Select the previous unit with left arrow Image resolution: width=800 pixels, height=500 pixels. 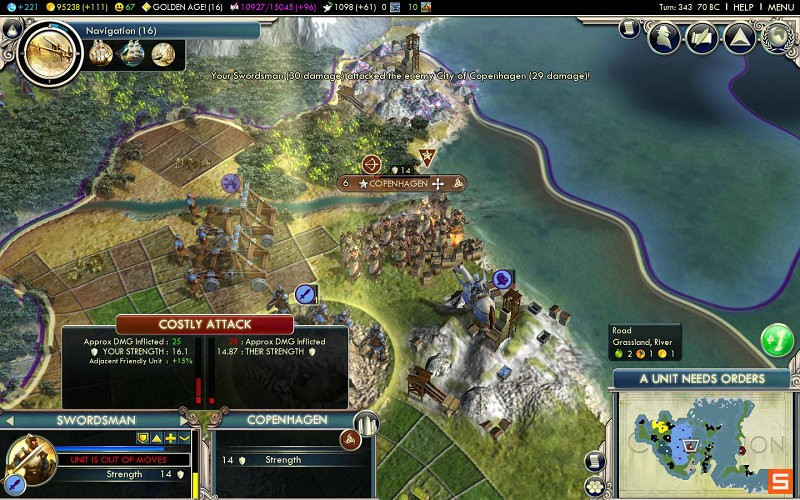(9, 422)
